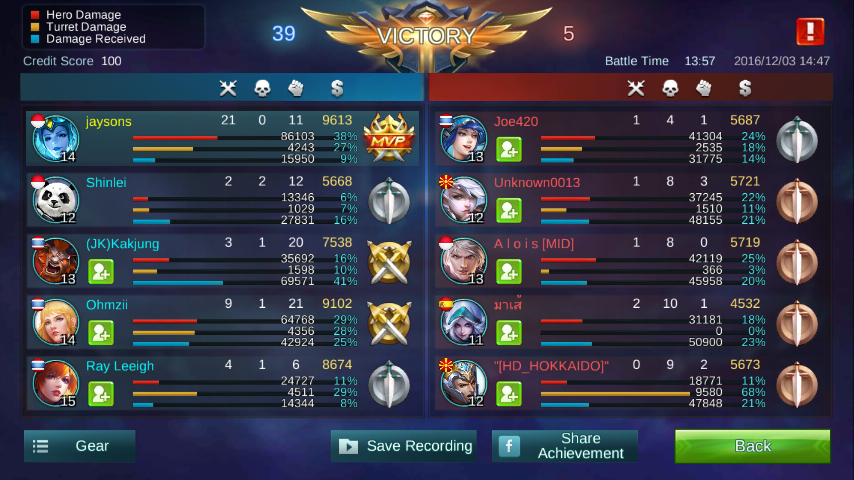Add Ohmzii as a friend

(101, 332)
